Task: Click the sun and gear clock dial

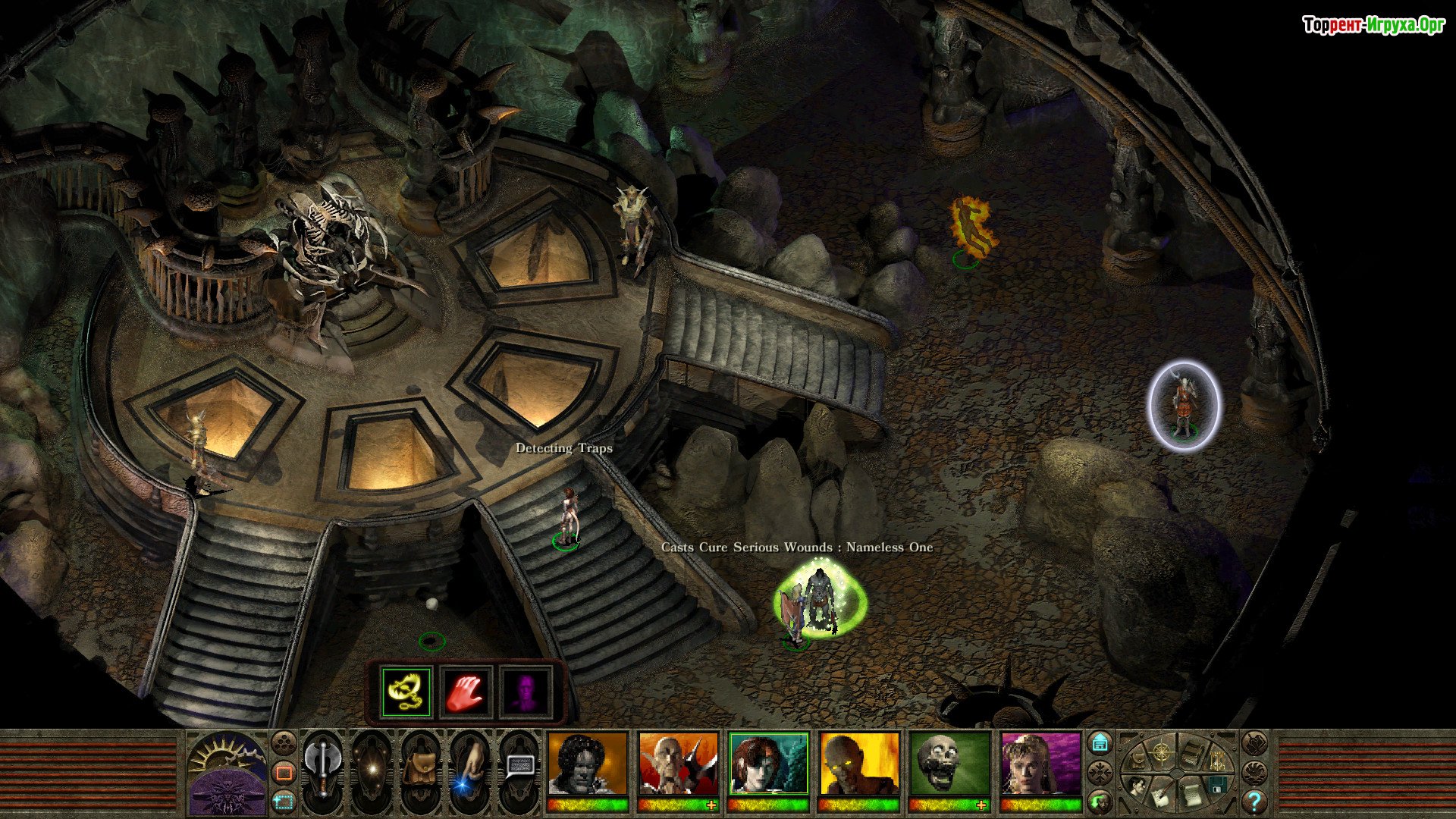Action: coord(227,756)
